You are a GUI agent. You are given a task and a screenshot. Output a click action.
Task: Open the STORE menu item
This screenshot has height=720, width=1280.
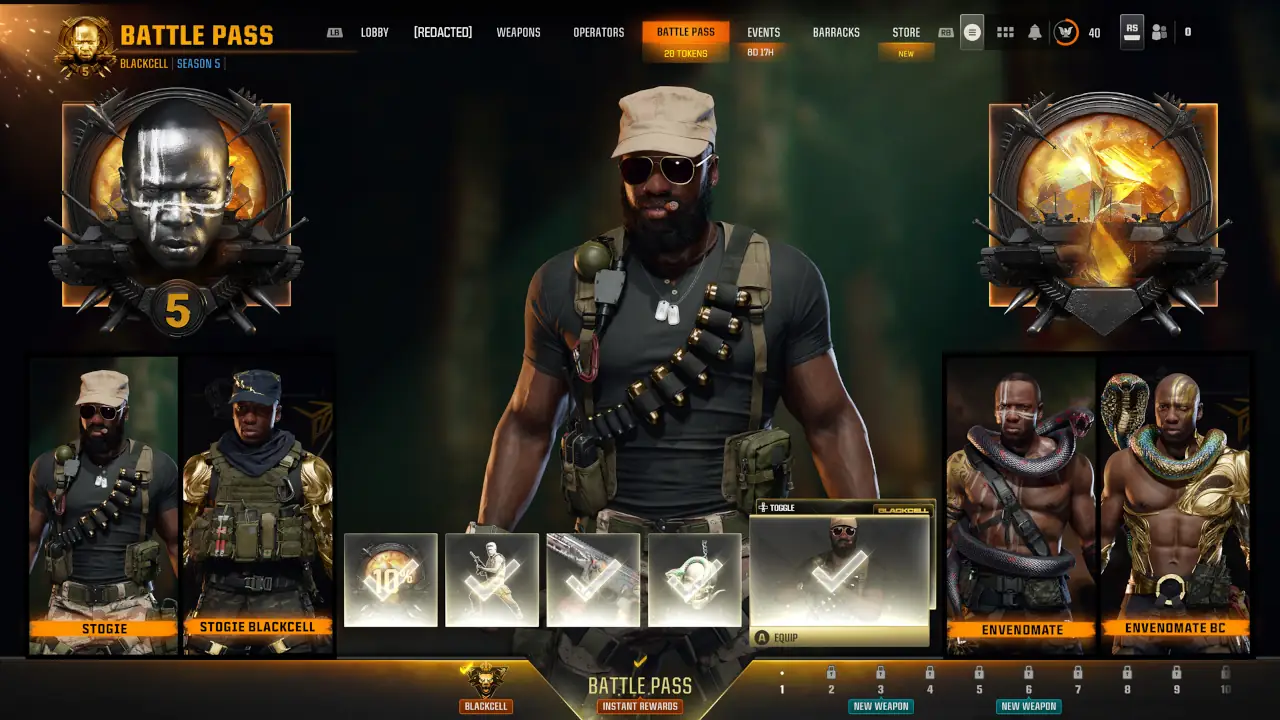(x=905, y=31)
